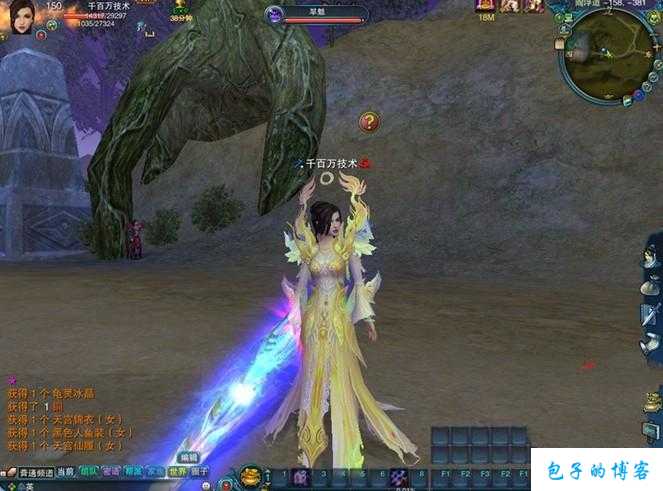Switch to the 组队 chat tab
The width and height of the screenshot is (663, 491).
89,472
